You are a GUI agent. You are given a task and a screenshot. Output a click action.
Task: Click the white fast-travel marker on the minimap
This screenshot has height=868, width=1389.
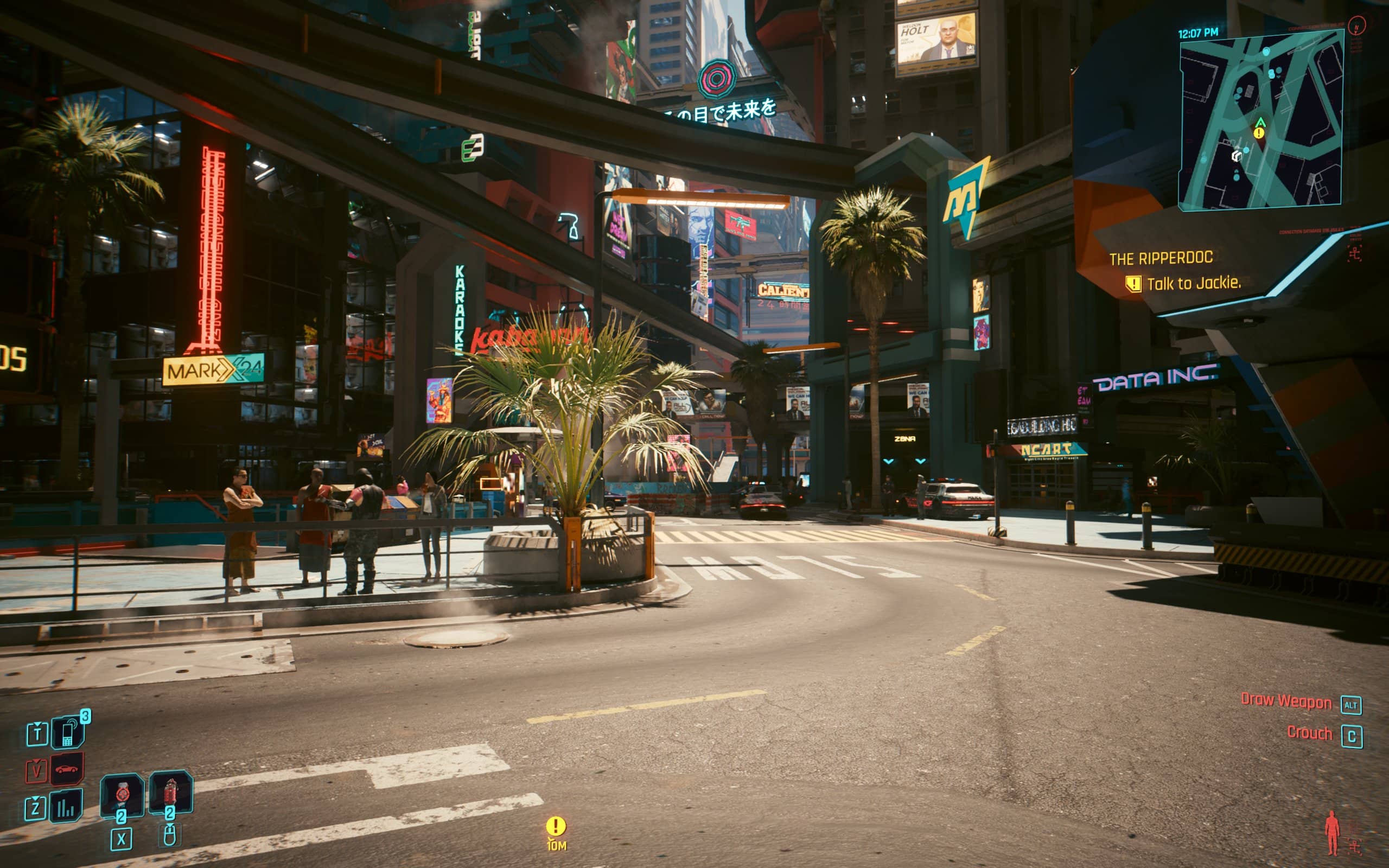click(x=1237, y=156)
